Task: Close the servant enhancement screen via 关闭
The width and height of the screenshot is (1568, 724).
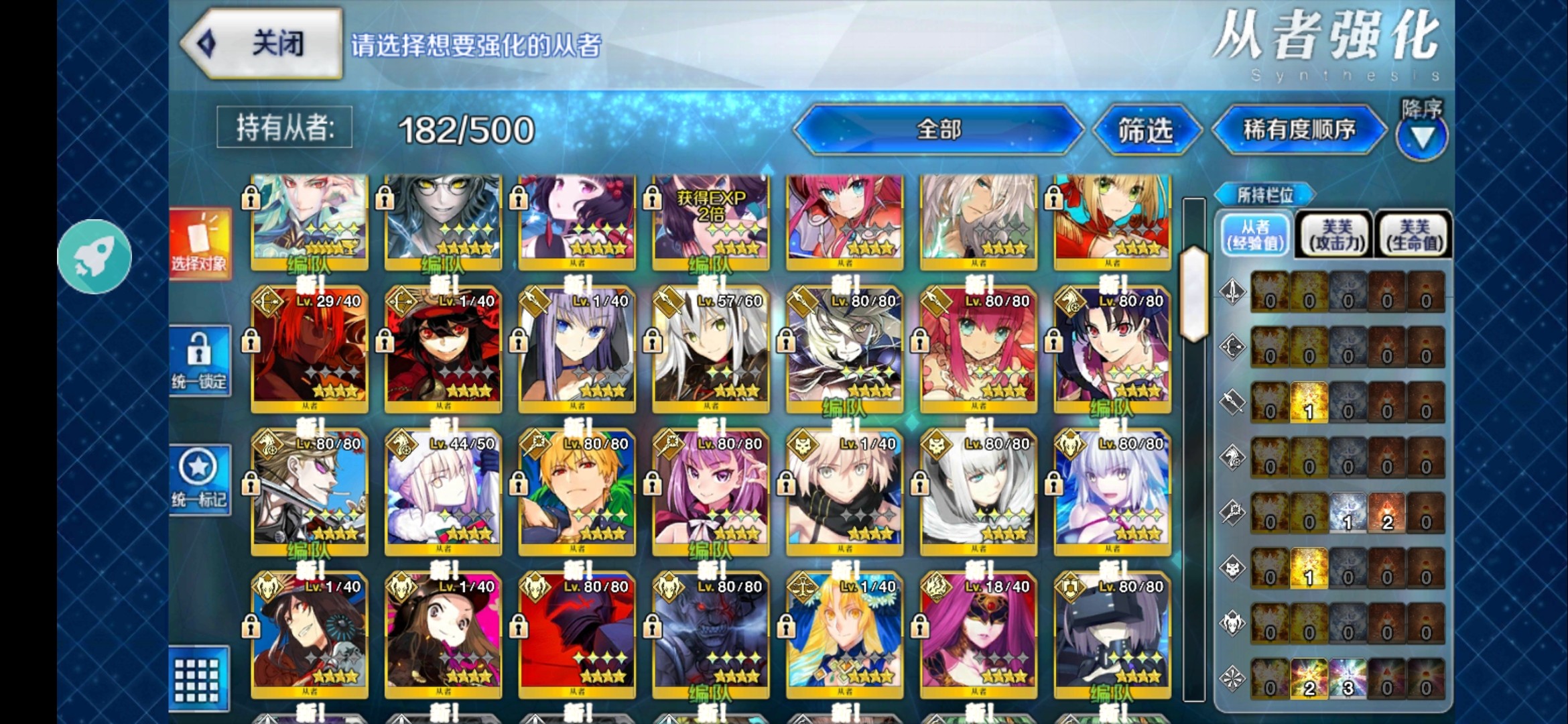Action: (x=263, y=44)
